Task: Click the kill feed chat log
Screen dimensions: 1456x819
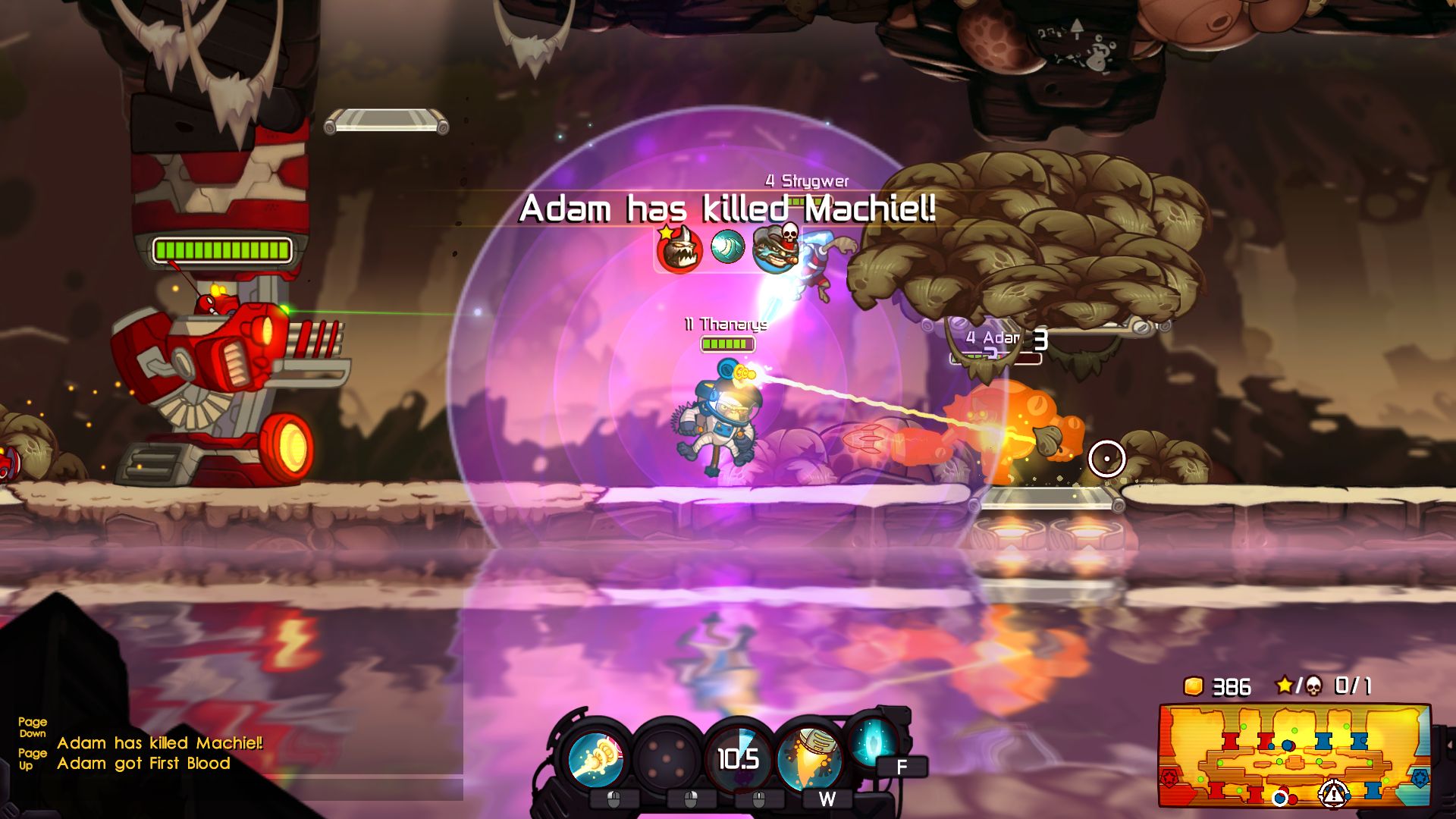Action: 159,753
